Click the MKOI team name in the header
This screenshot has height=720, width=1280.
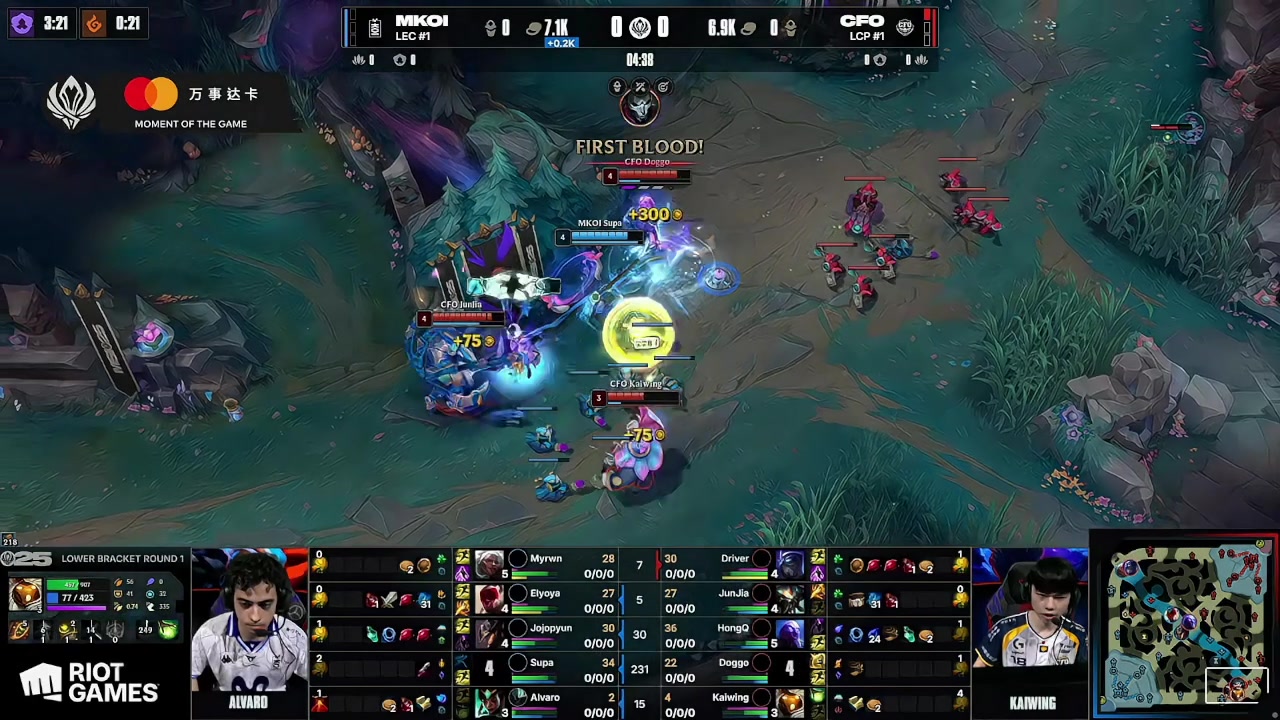(421, 21)
